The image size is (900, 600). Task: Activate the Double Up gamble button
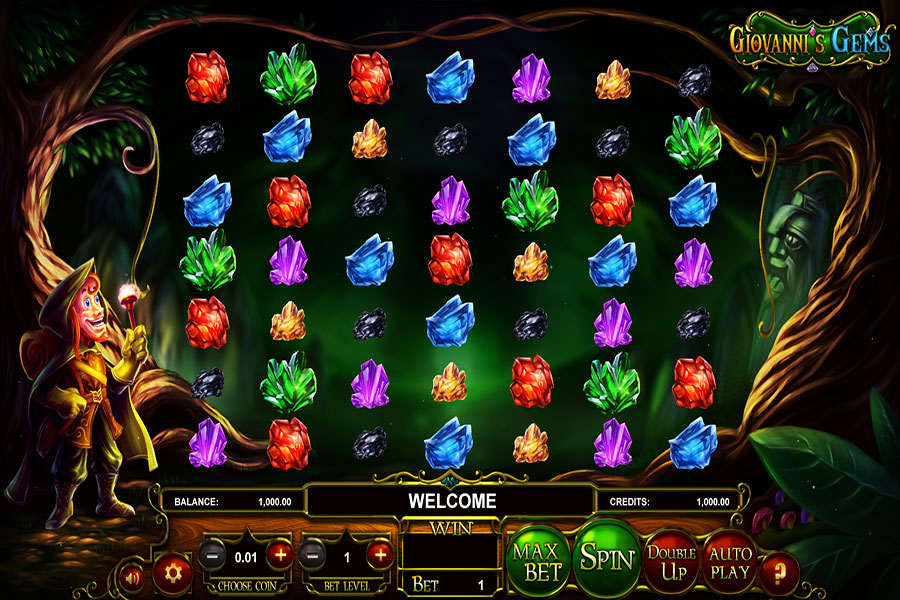coord(671,560)
